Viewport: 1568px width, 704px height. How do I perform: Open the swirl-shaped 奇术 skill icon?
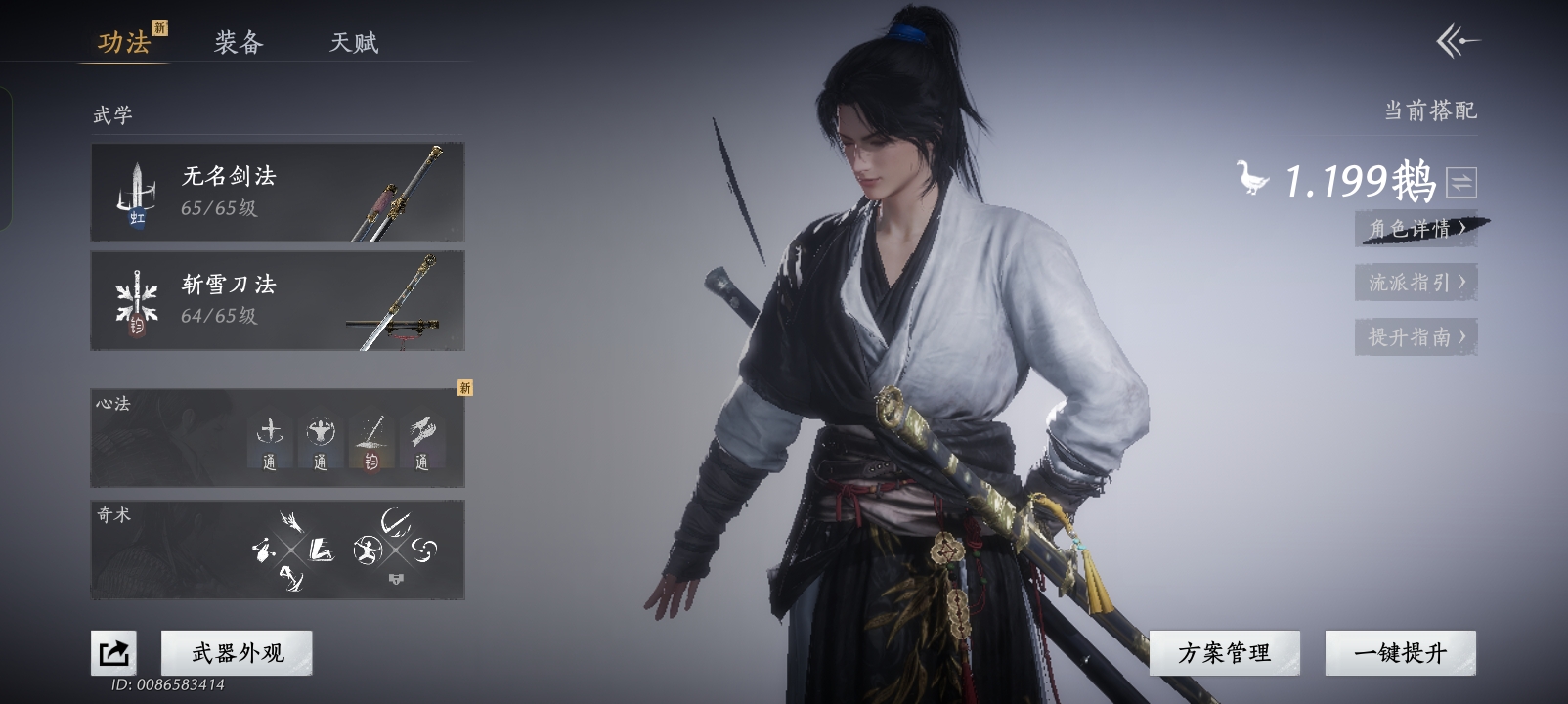click(423, 549)
